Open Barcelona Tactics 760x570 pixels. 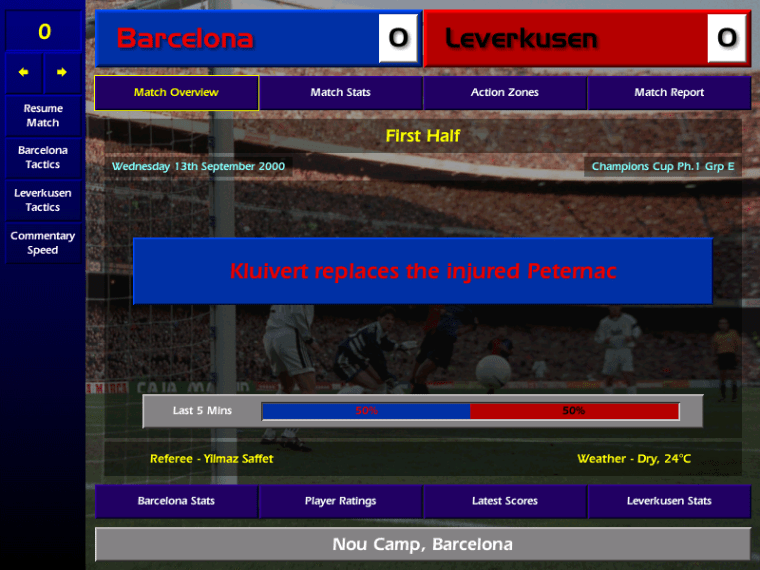42,157
